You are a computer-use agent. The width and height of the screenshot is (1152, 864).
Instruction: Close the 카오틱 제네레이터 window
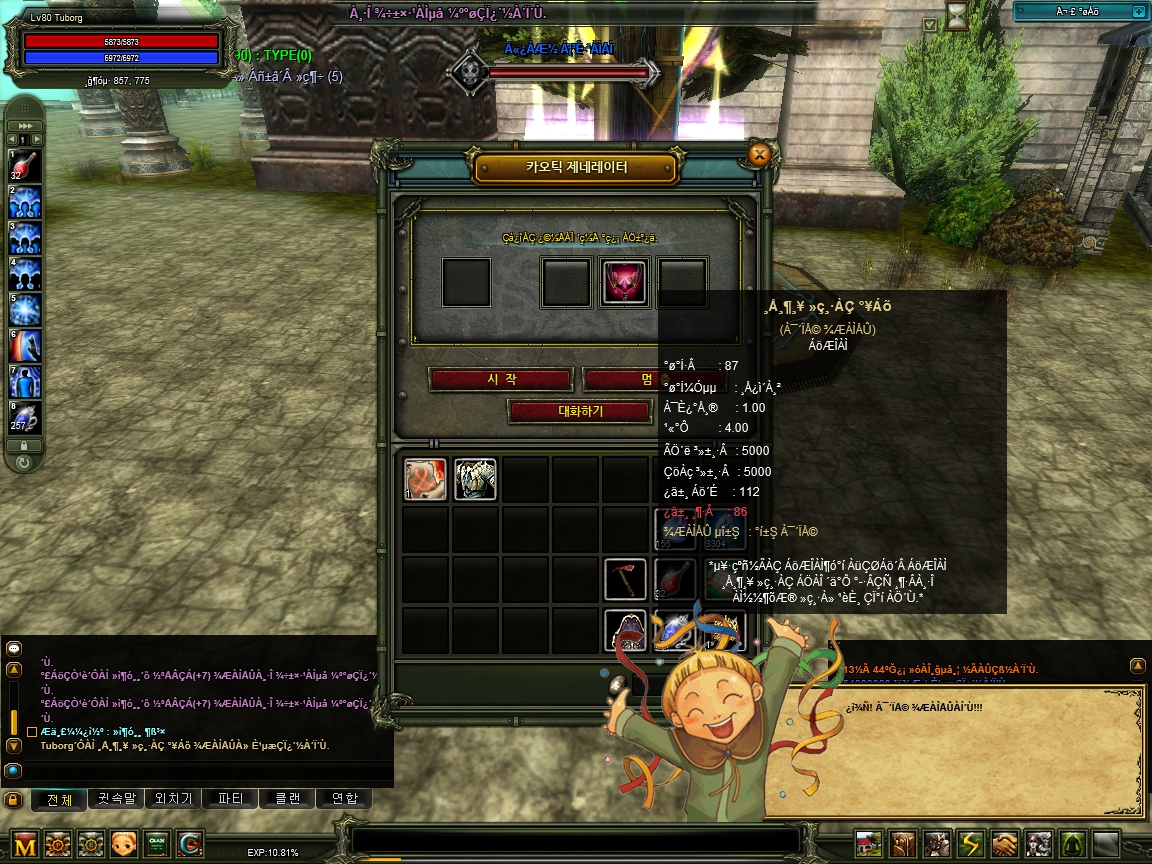(x=759, y=154)
